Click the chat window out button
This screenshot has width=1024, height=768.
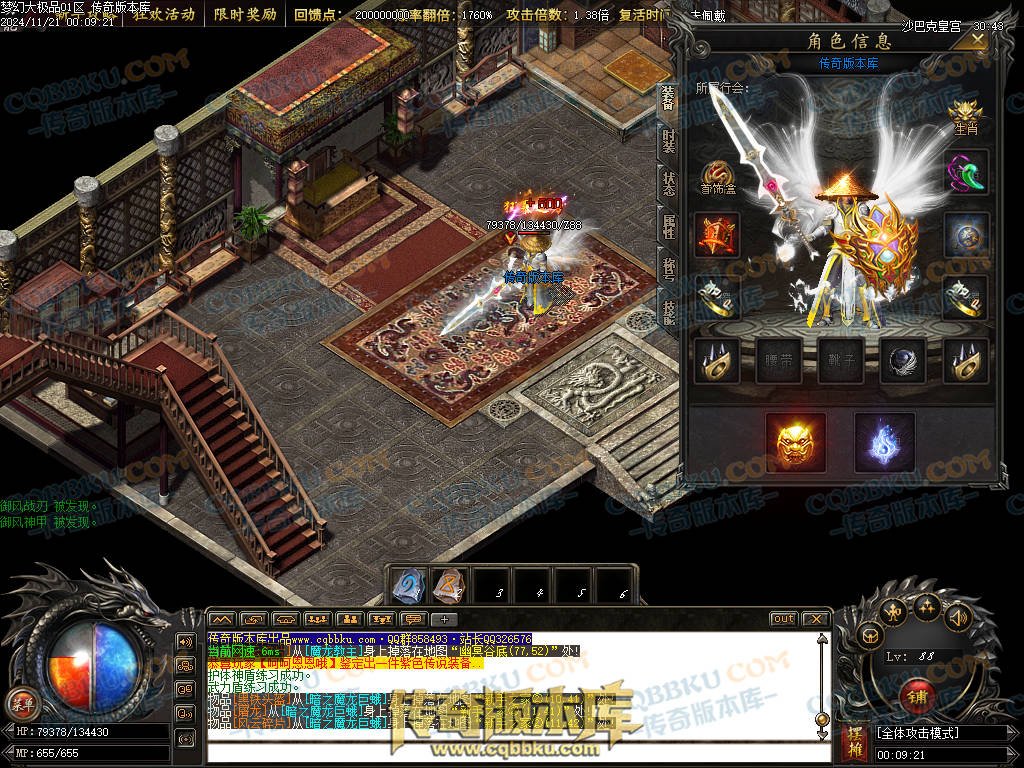tap(783, 619)
